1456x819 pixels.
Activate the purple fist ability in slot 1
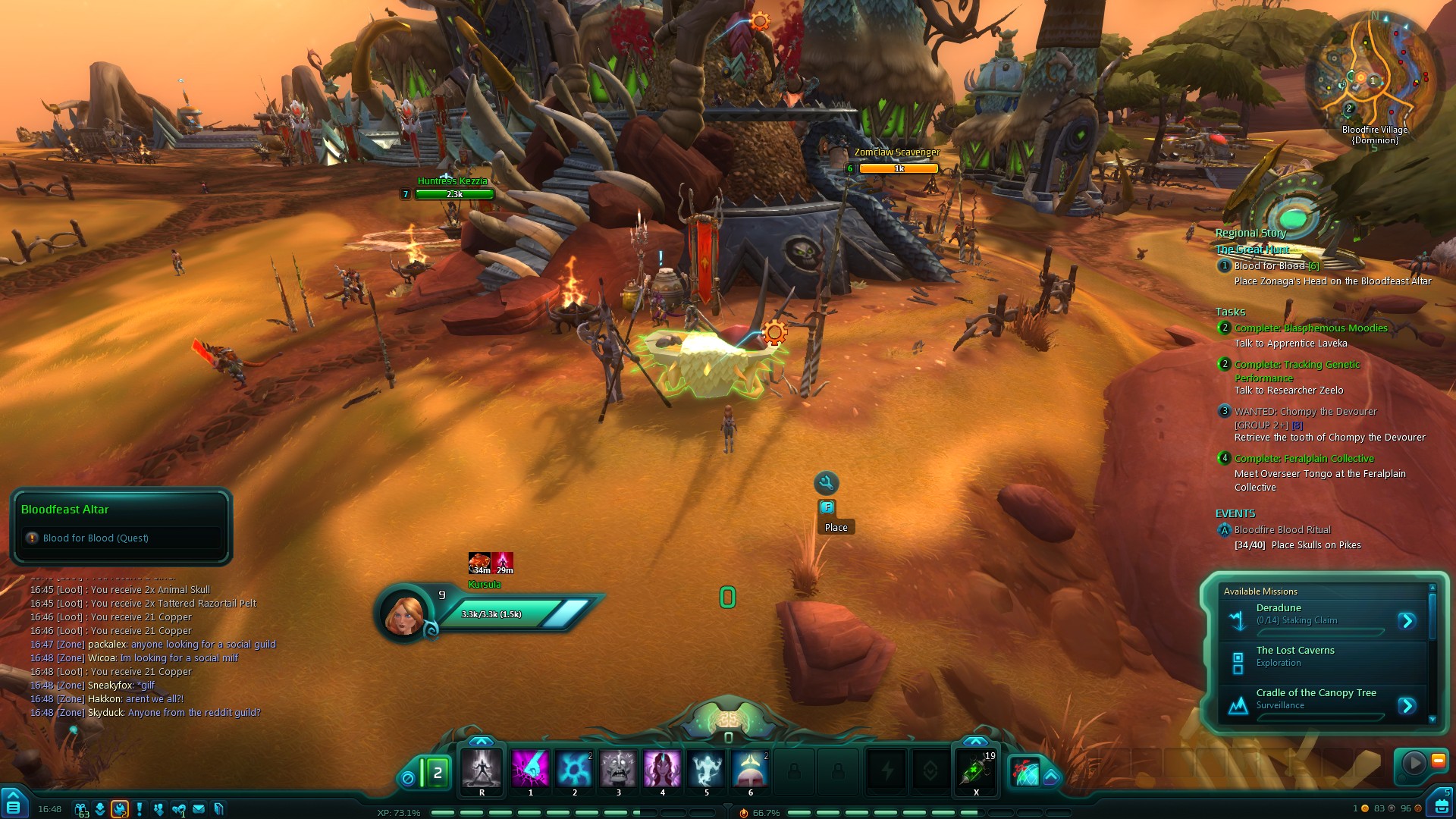pos(530,769)
